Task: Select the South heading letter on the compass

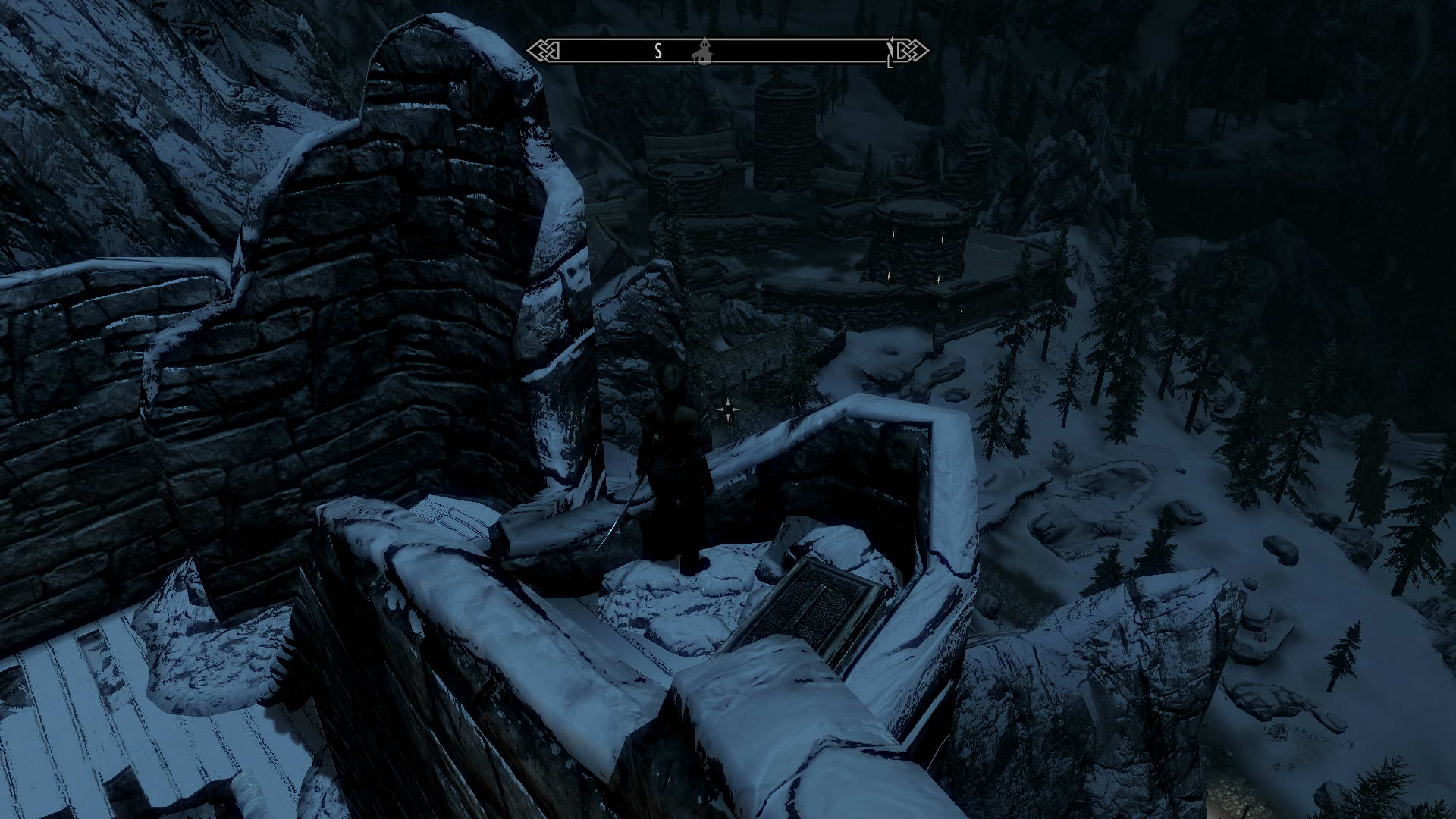Action: (658, 51)
